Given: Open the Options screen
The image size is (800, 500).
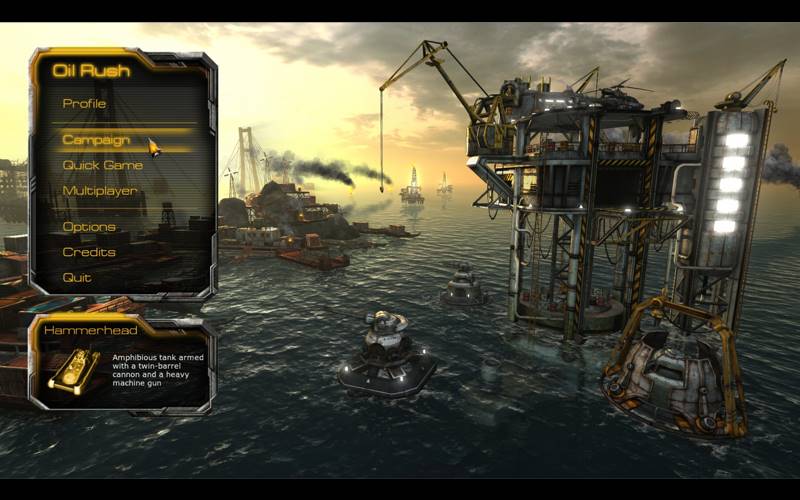Looking at the screenshot, I should point(89,227).
